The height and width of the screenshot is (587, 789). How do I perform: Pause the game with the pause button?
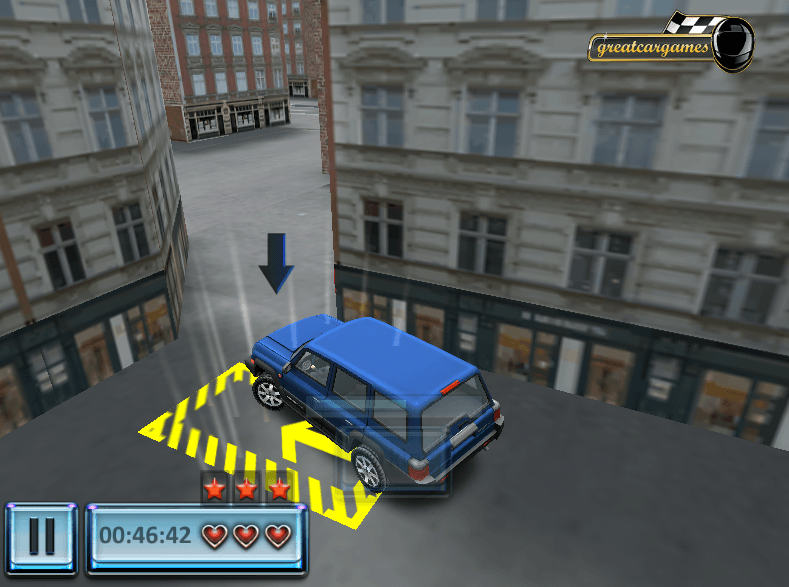click(41, 536)
